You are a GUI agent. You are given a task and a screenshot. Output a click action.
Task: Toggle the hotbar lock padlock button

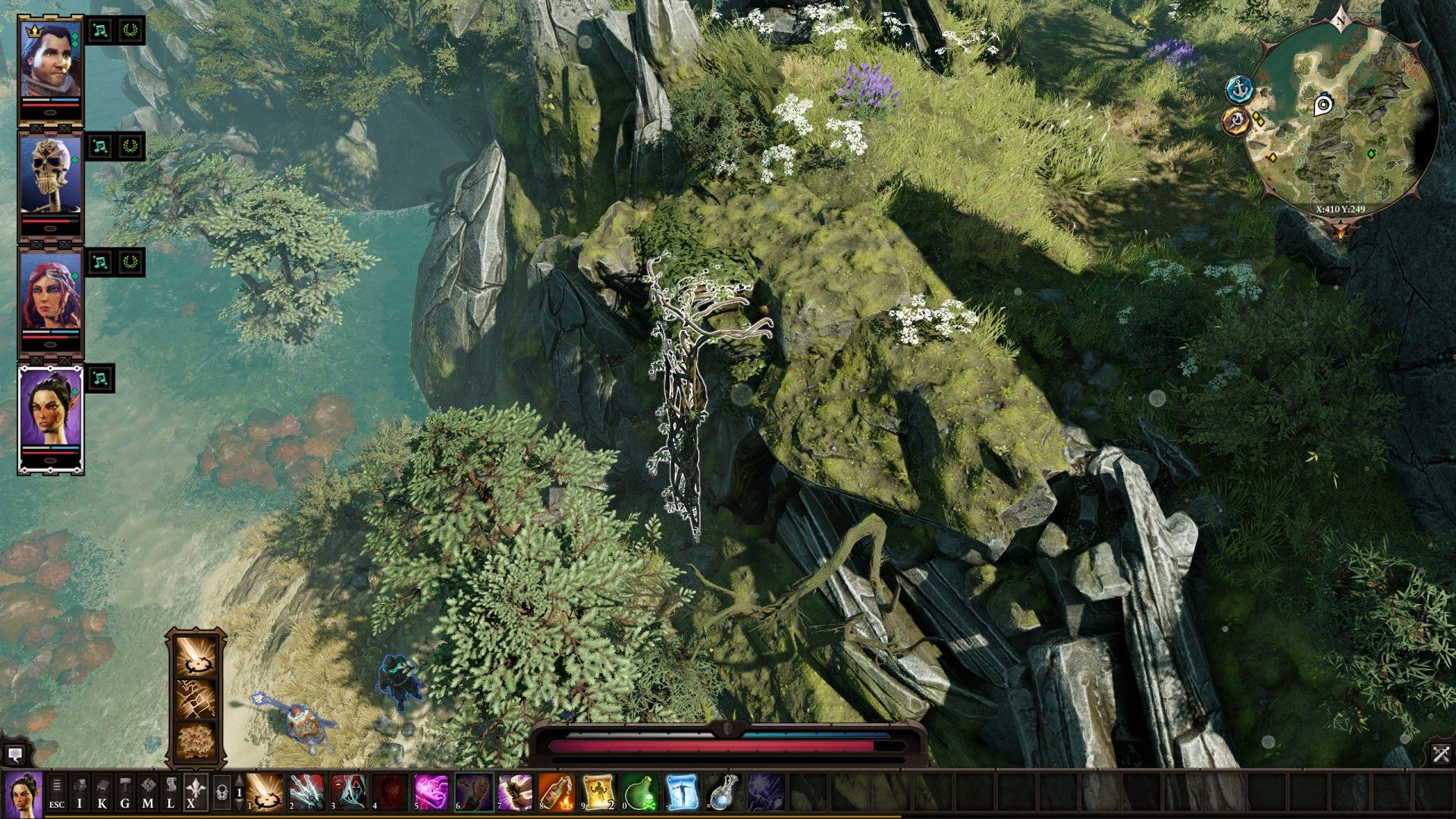click(x=221, y=793)
